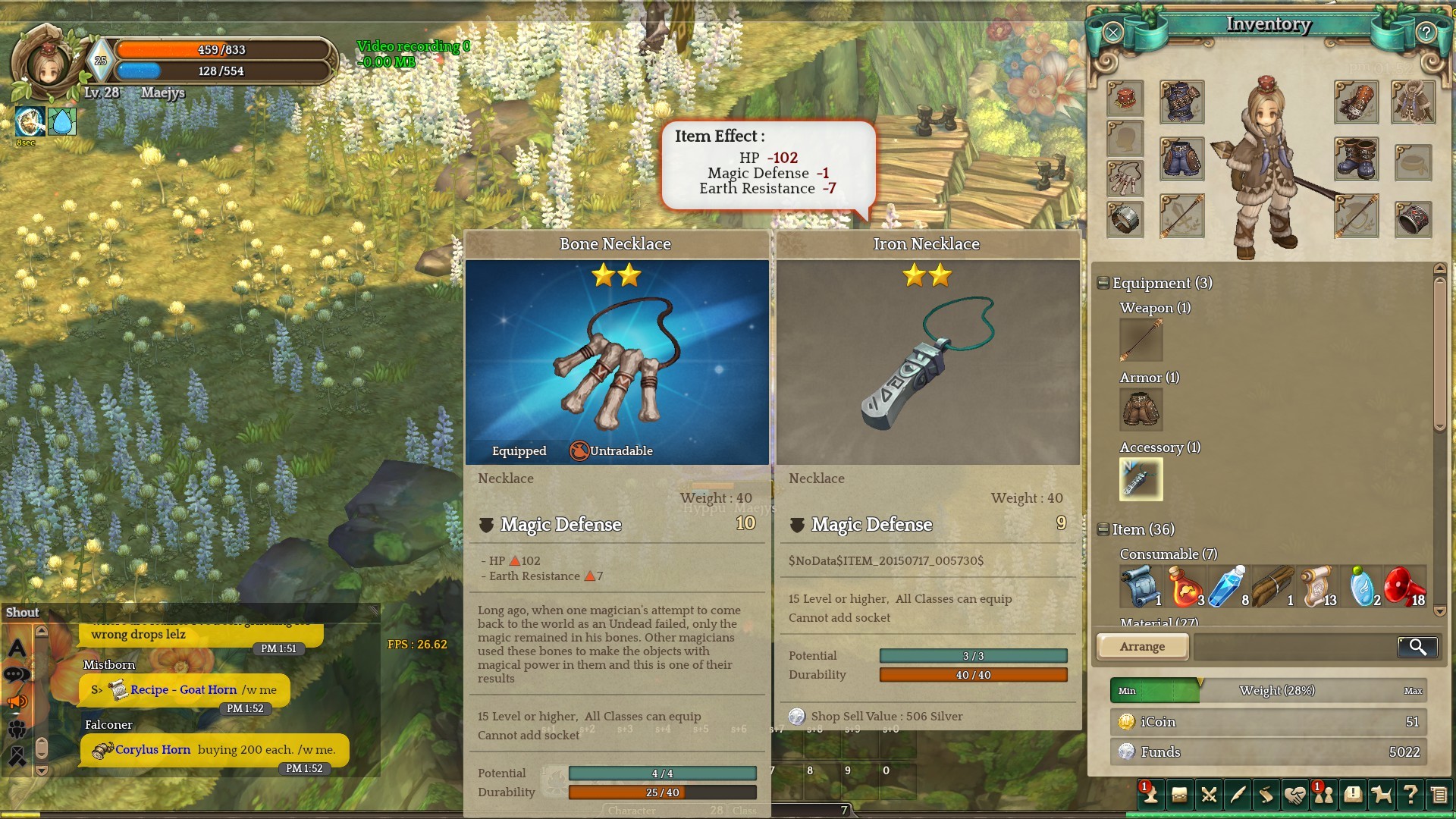Click the Arrange button

pyautogui.click(x=1142, y=647)
